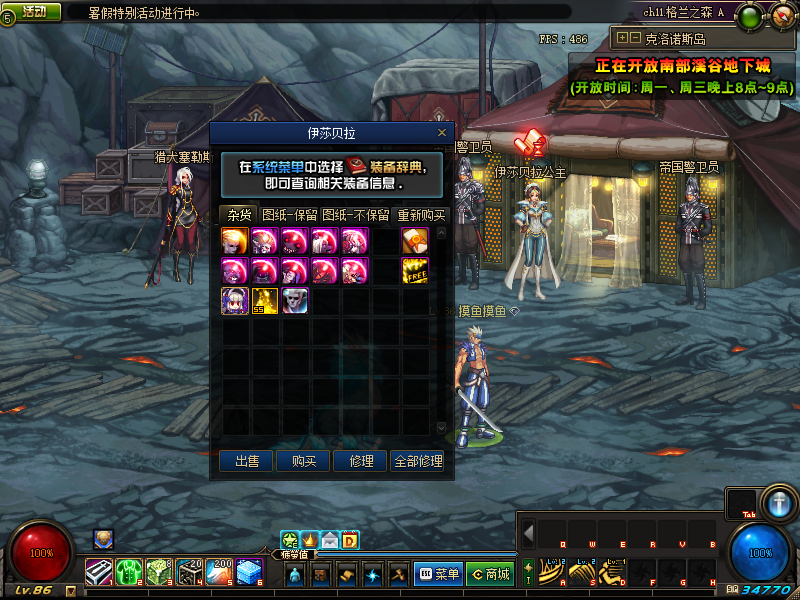Open the 活动 events button
Screen dimensions: 800x600
pos(33,12)
